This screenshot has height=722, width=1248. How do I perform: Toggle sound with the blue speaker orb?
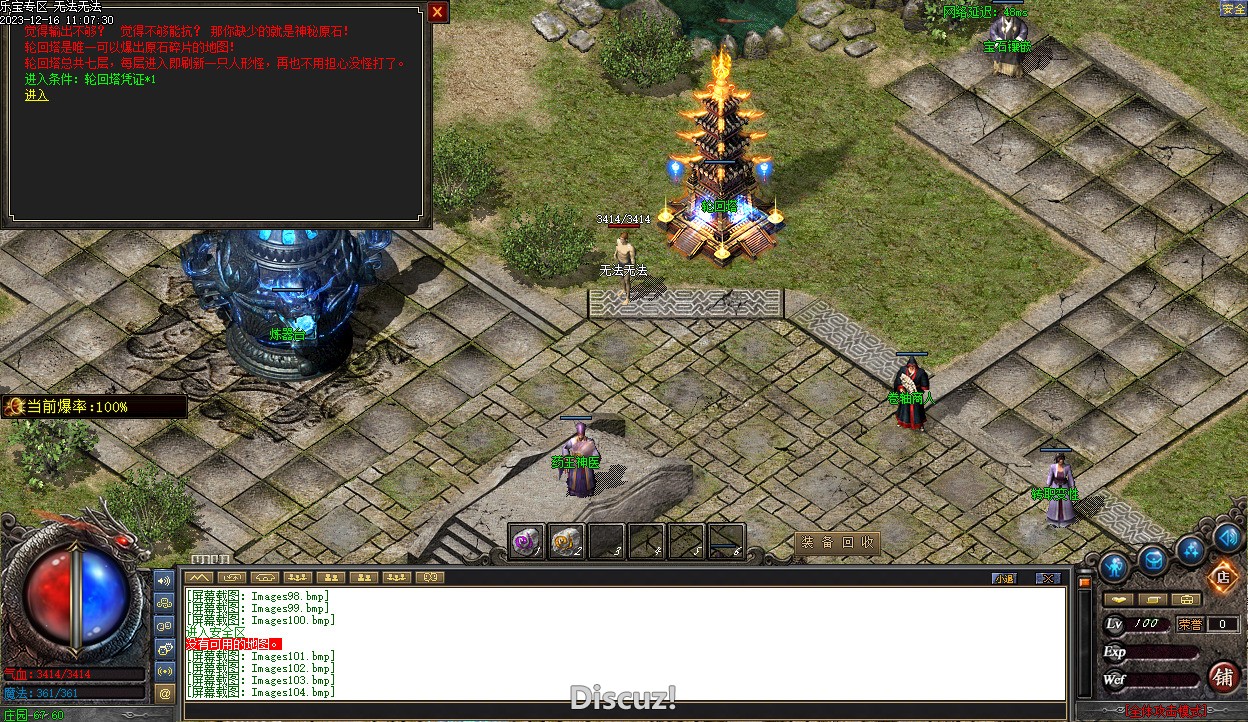click(x=1228, y=538)
